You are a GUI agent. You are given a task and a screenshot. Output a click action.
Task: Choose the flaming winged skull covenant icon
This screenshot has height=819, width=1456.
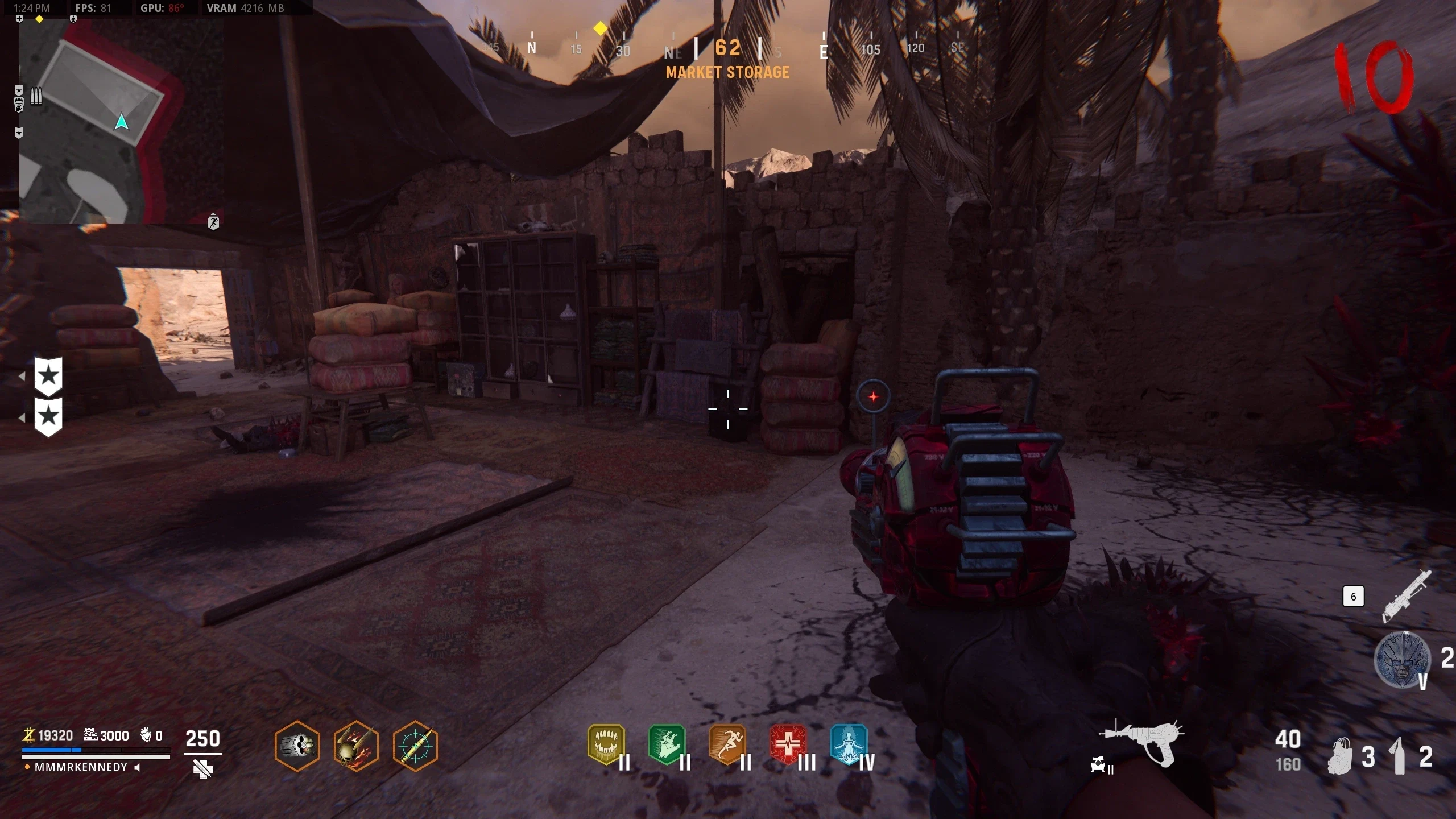click(356, 746)
